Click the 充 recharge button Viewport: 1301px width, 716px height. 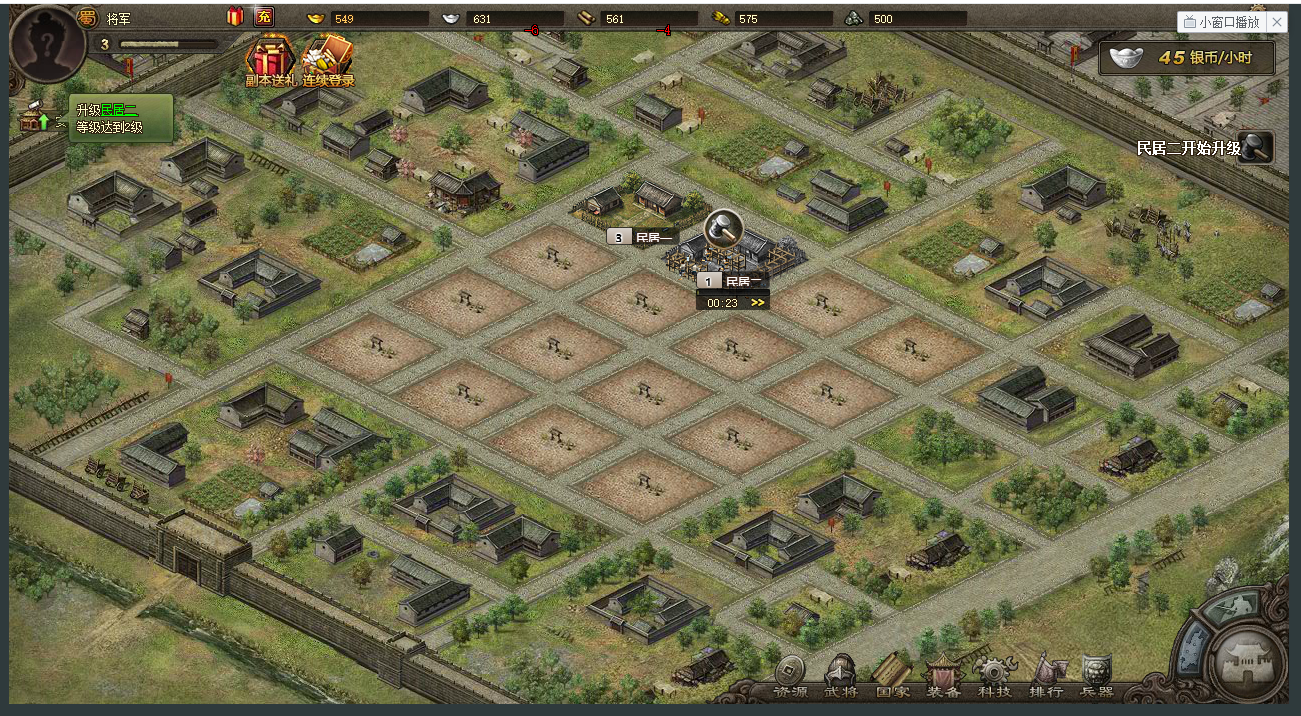pyautogui.click(x=264, y=17)
